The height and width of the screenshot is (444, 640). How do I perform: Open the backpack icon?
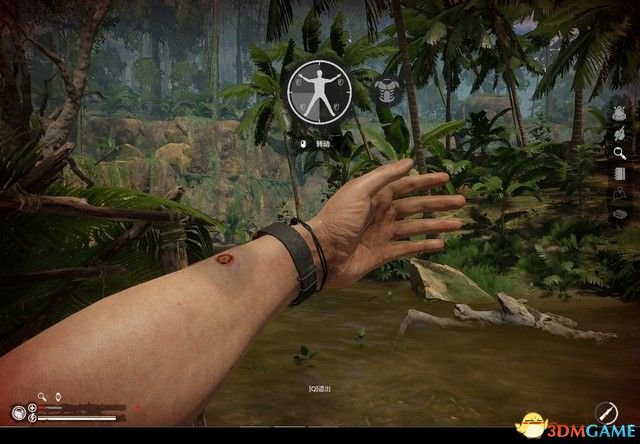620,114
